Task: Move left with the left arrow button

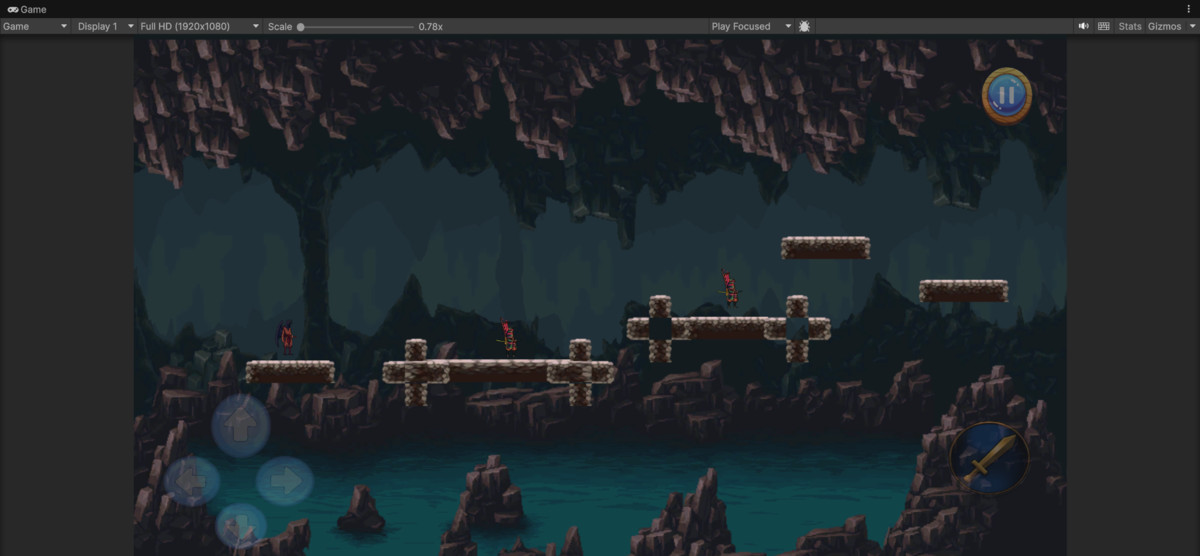Action: click(192, 482)
